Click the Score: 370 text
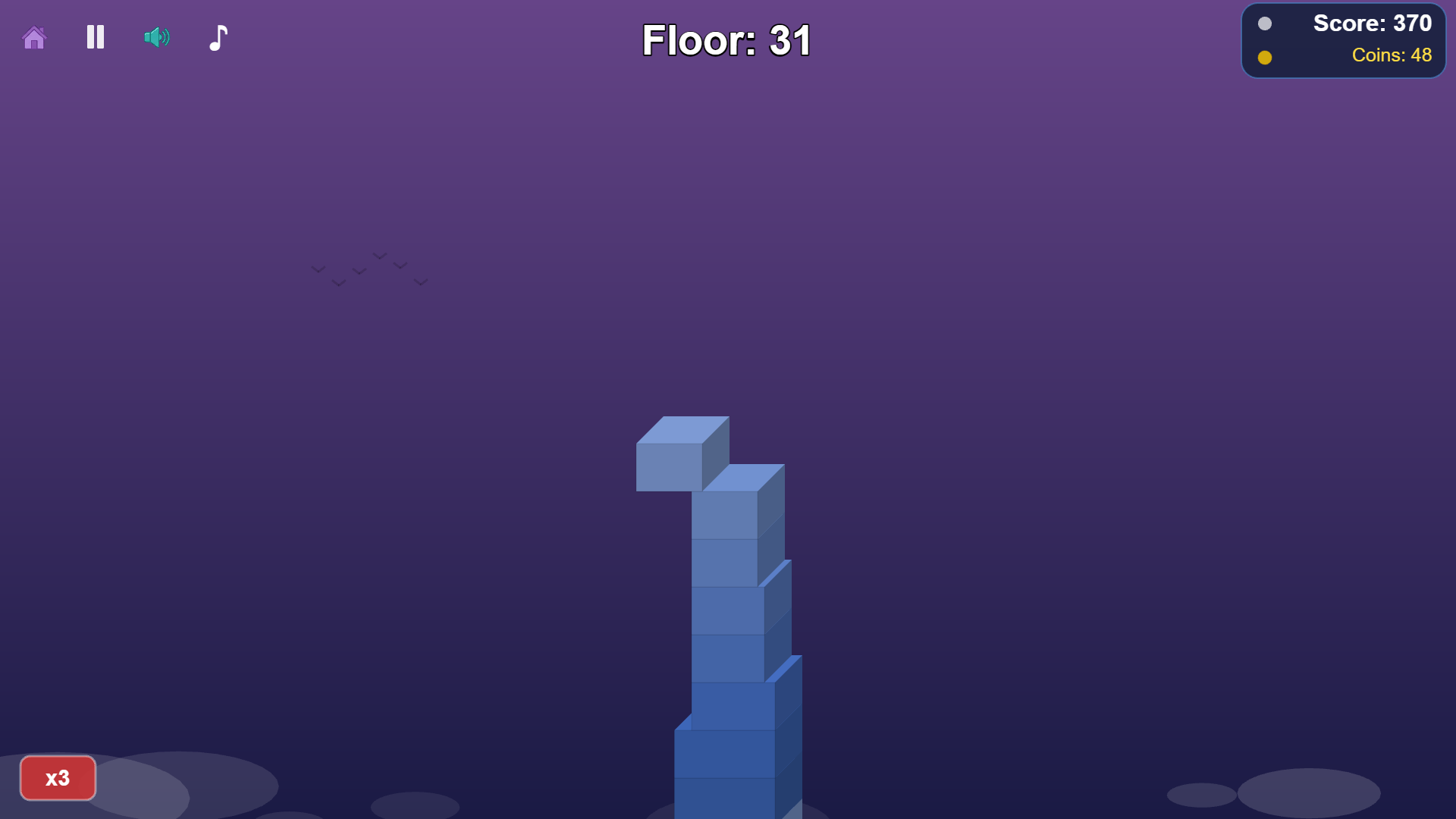Screen dimensions: 1456x819 coord(1371,24)
